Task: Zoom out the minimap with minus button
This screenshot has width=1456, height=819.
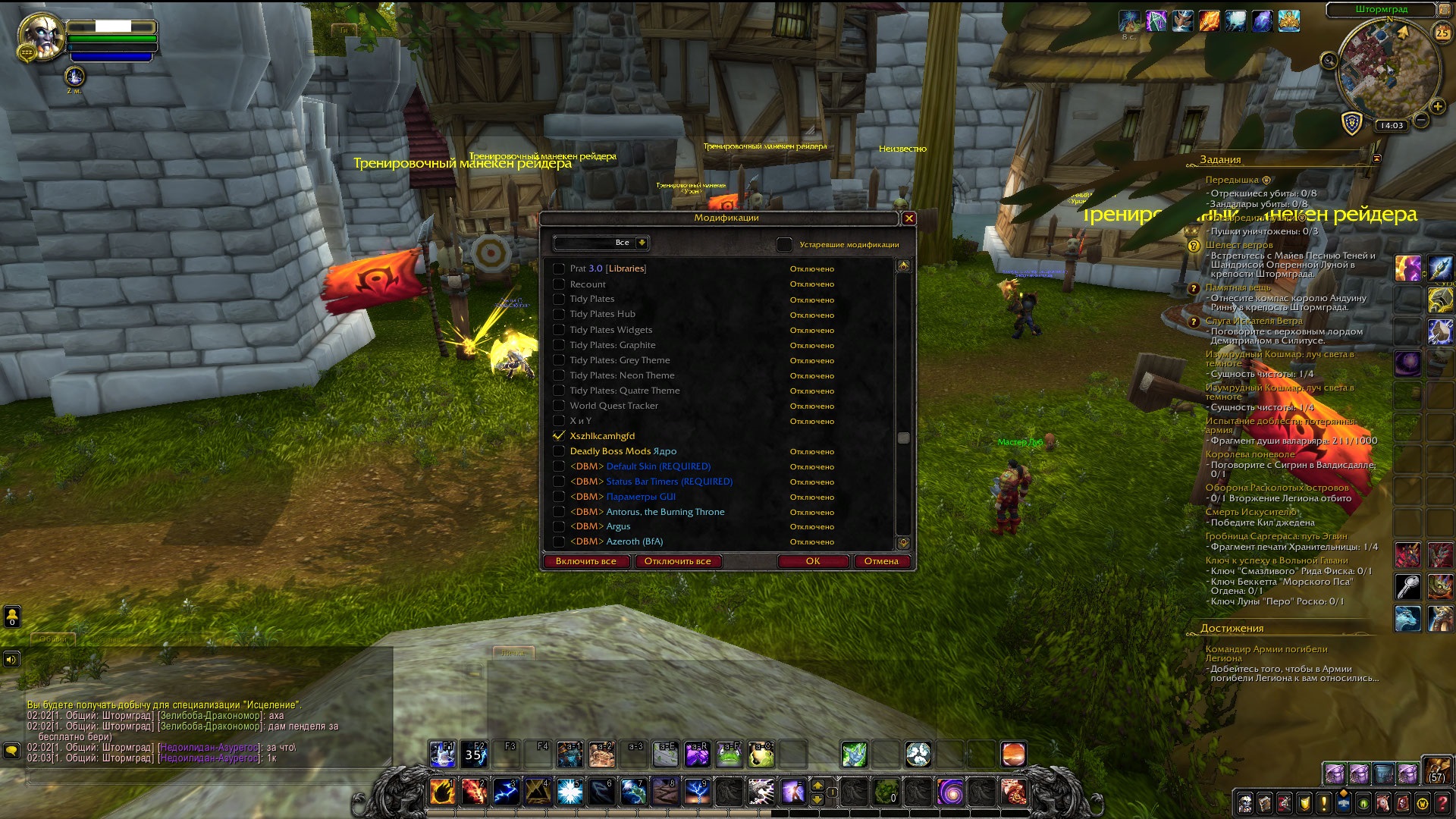Action: pos(1421,120)
